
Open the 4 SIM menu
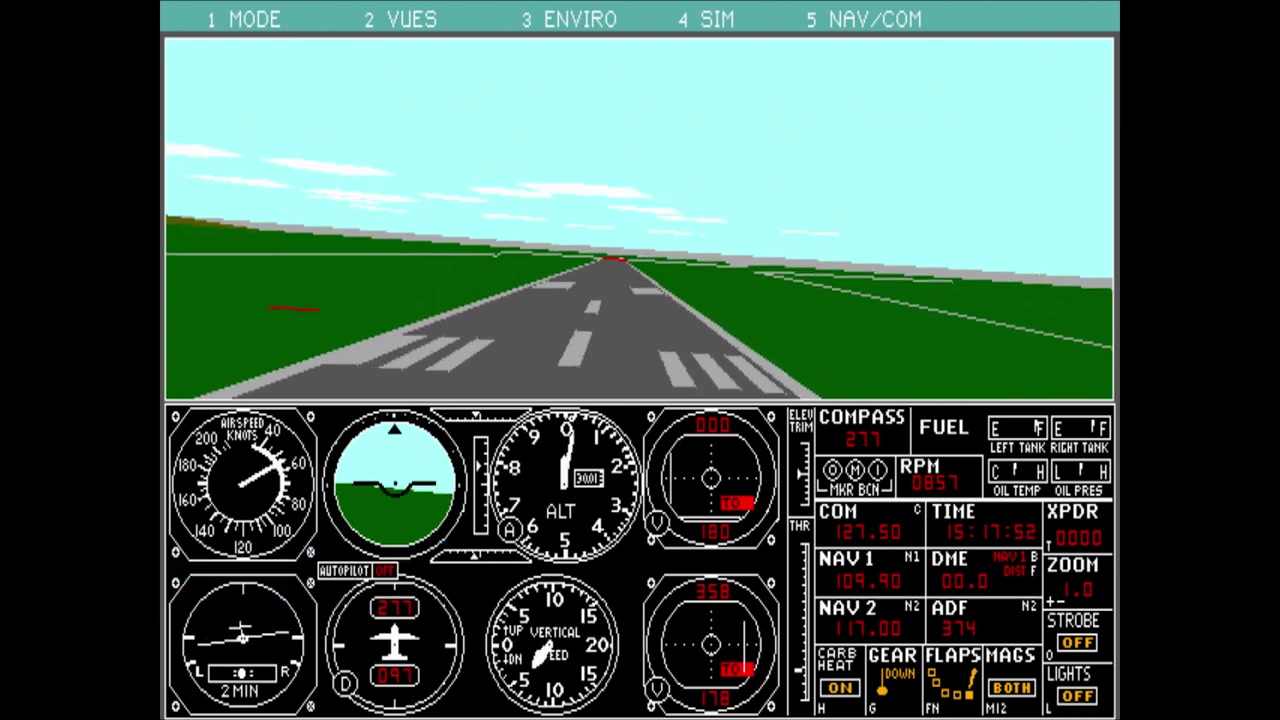(706, 19)
